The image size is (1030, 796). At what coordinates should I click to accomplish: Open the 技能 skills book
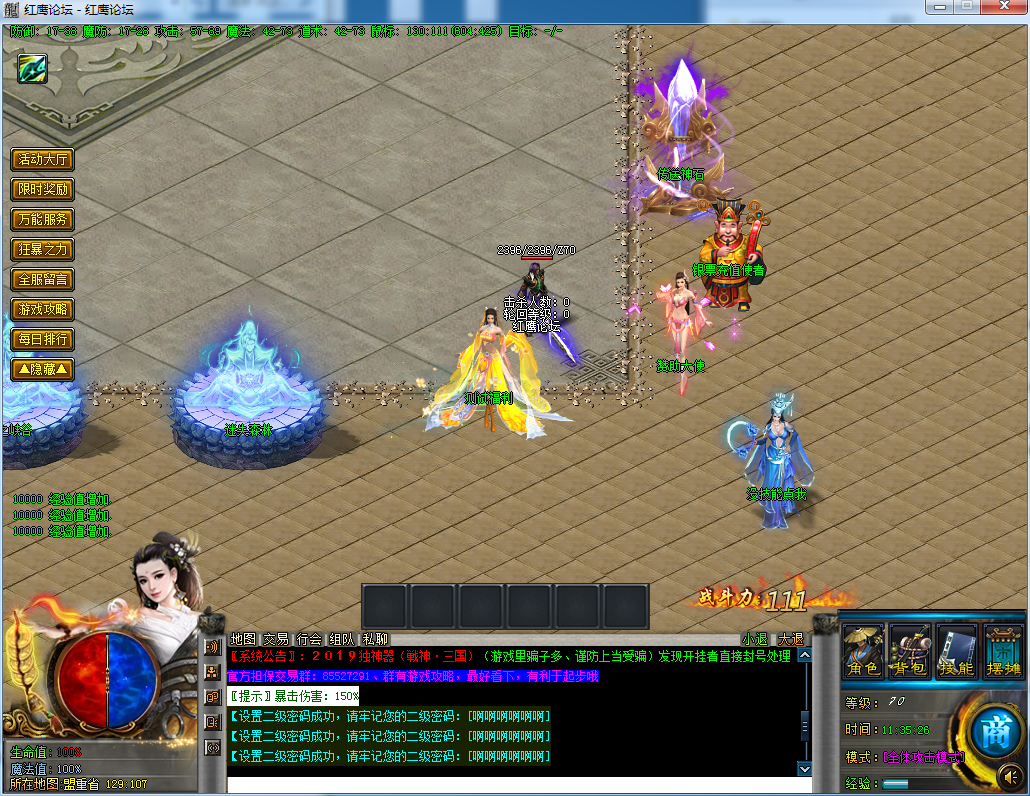957,651
